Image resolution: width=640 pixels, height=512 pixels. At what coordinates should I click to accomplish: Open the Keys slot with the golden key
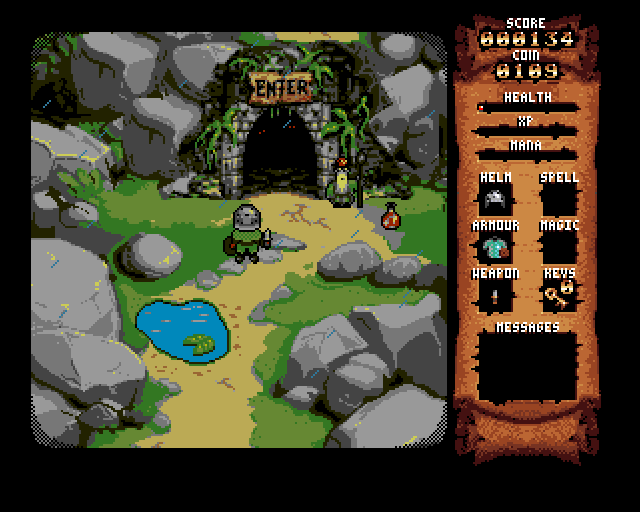click(x=559, y=295)
